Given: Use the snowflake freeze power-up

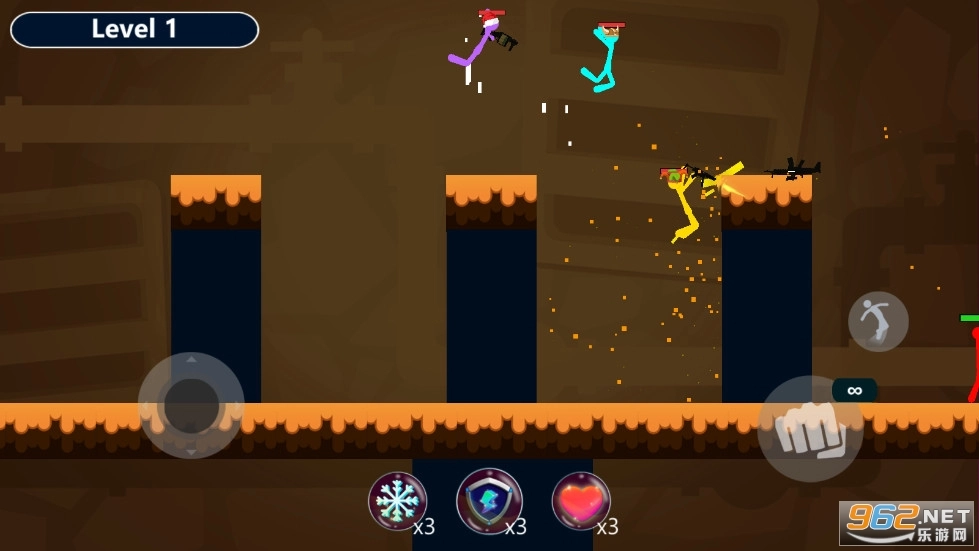Looking at the screenshot, I should (x=397, y=500).
